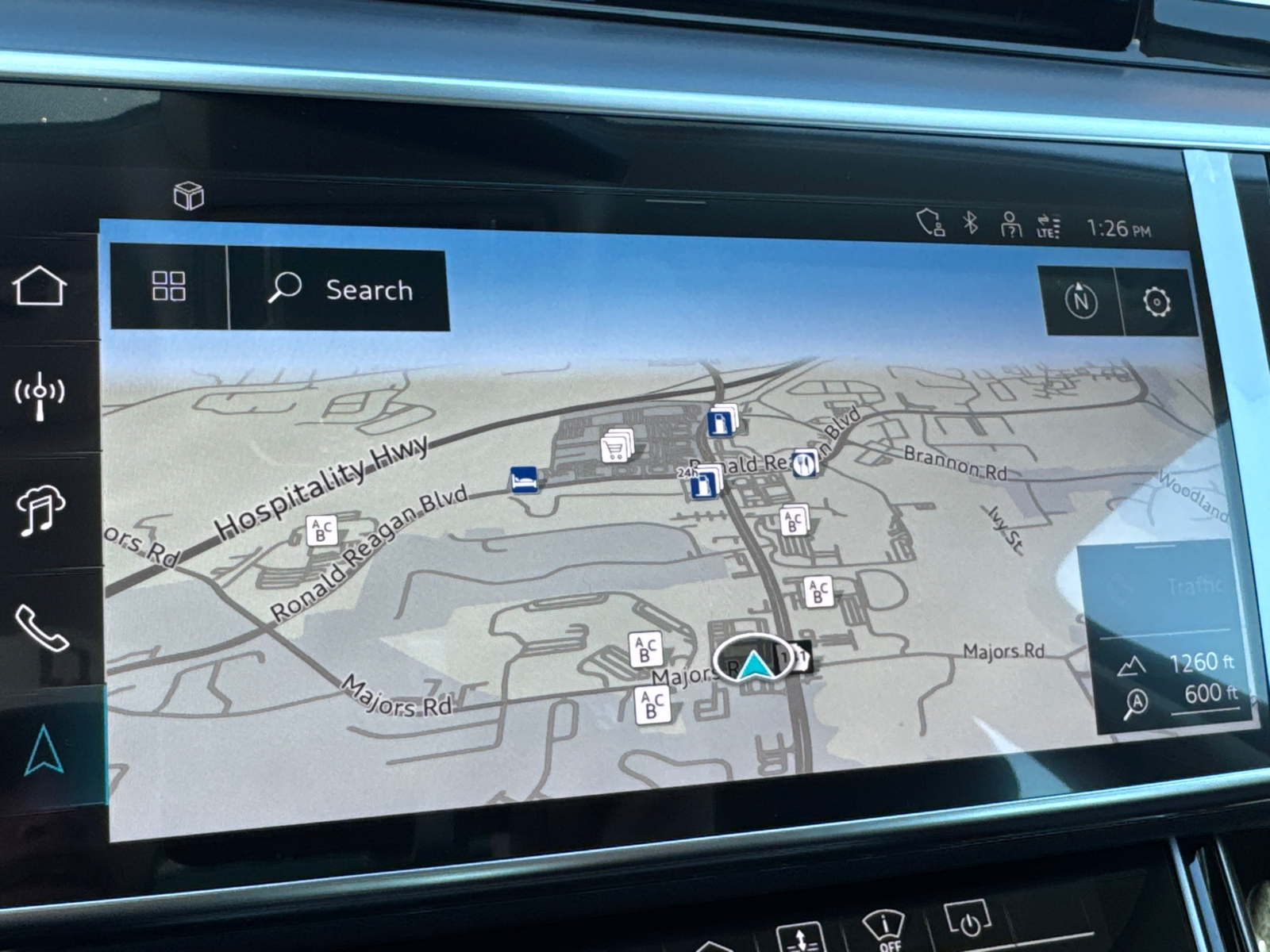Select the restaurant icon near Brannon Rd
The width and height of the screenshot is (1270, 952).
point(806,464)
